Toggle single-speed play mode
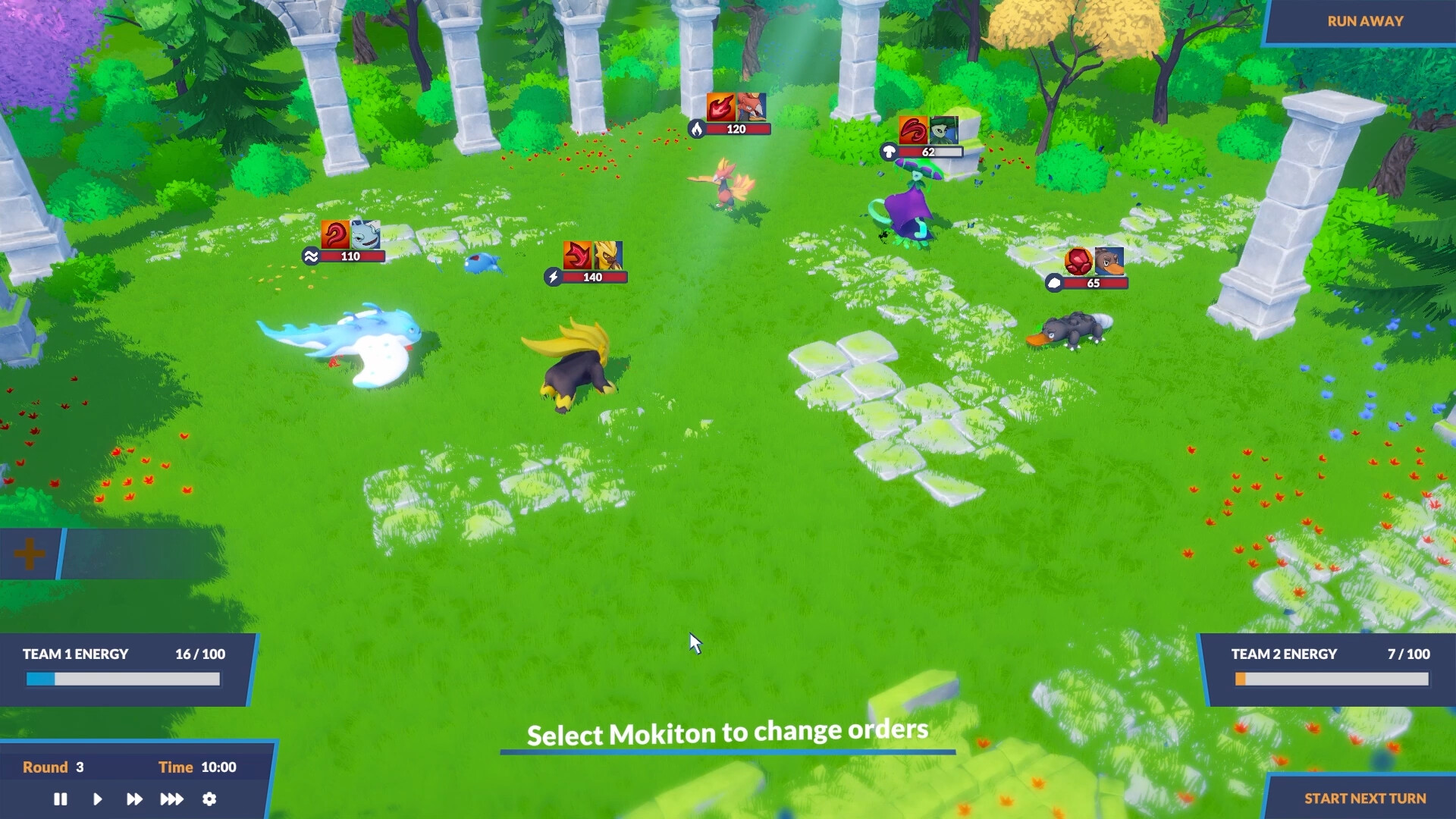 tap(97, 799)
